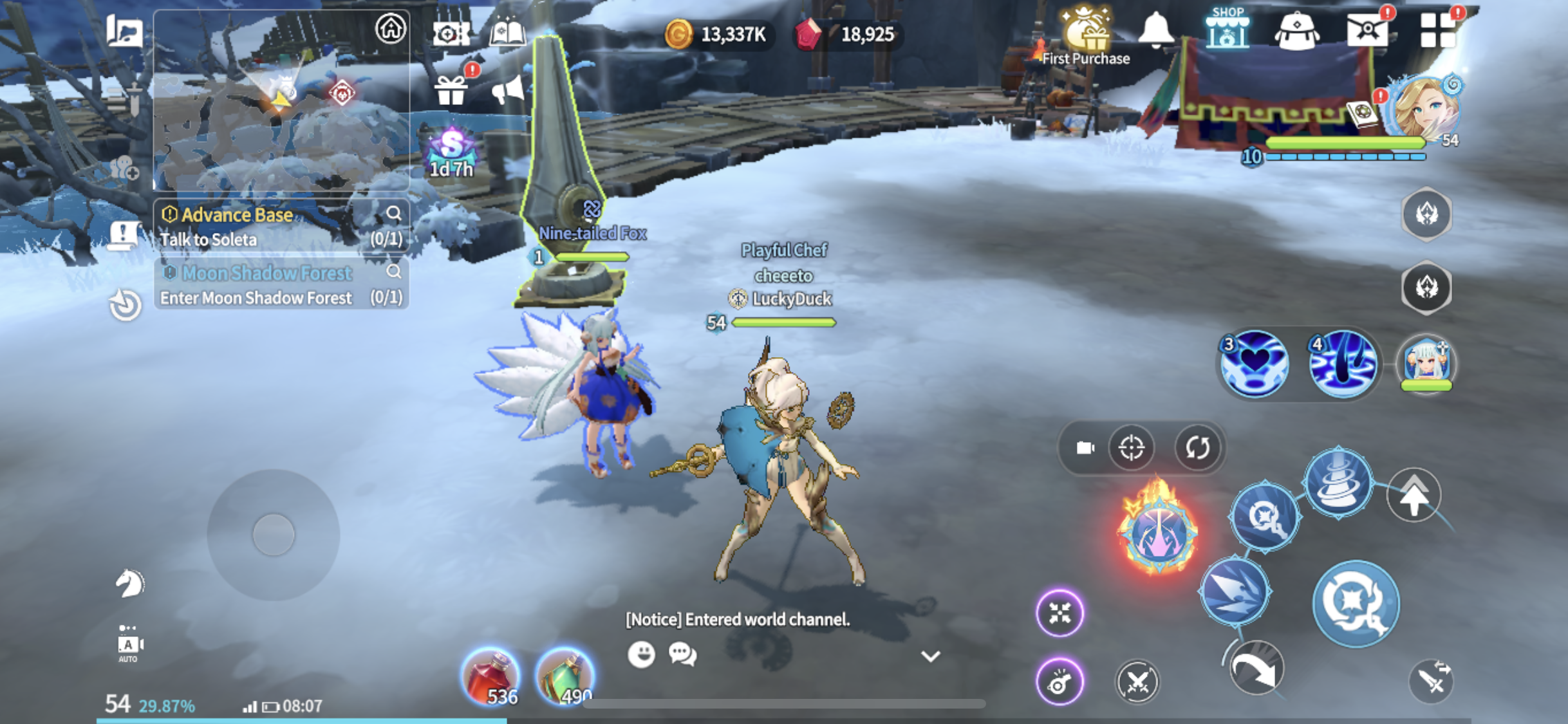Open the Shop from the top bar
This screenshot has height=724, width=1568.
pos(1227,30)
